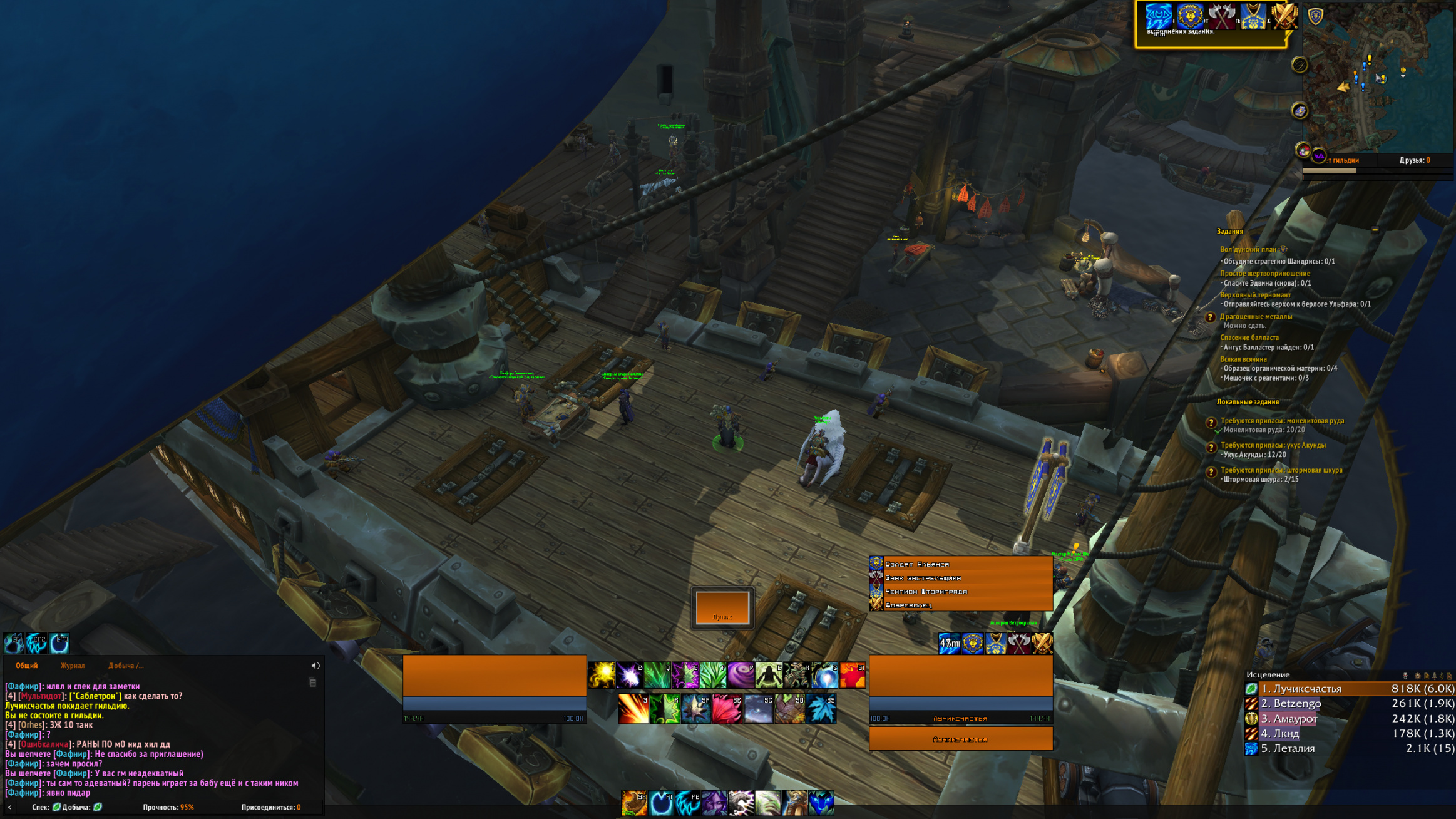Shift into the blue cat face form

[821, 803]
